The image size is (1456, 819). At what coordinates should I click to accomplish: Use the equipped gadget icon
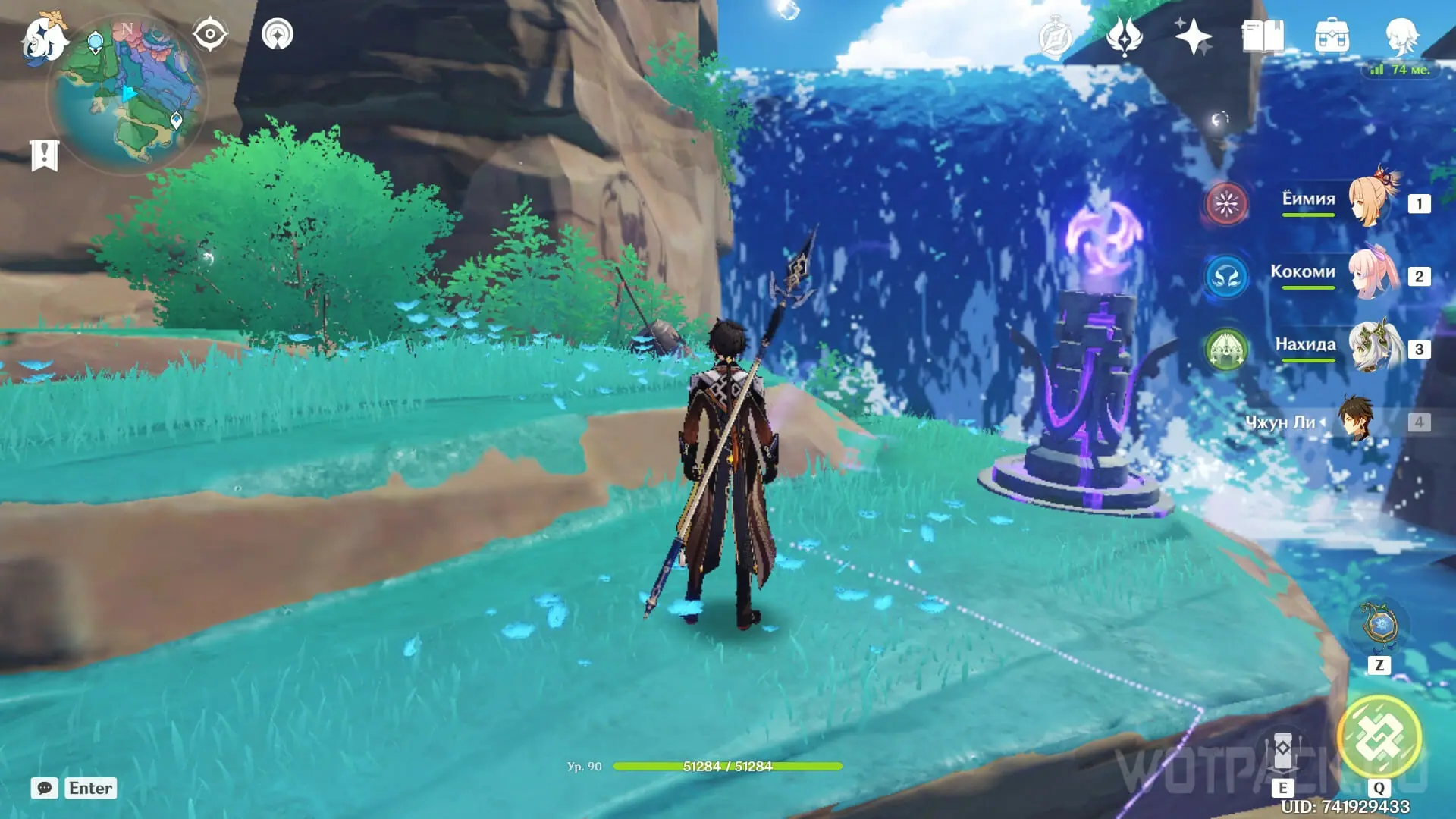pos(1379,626)
